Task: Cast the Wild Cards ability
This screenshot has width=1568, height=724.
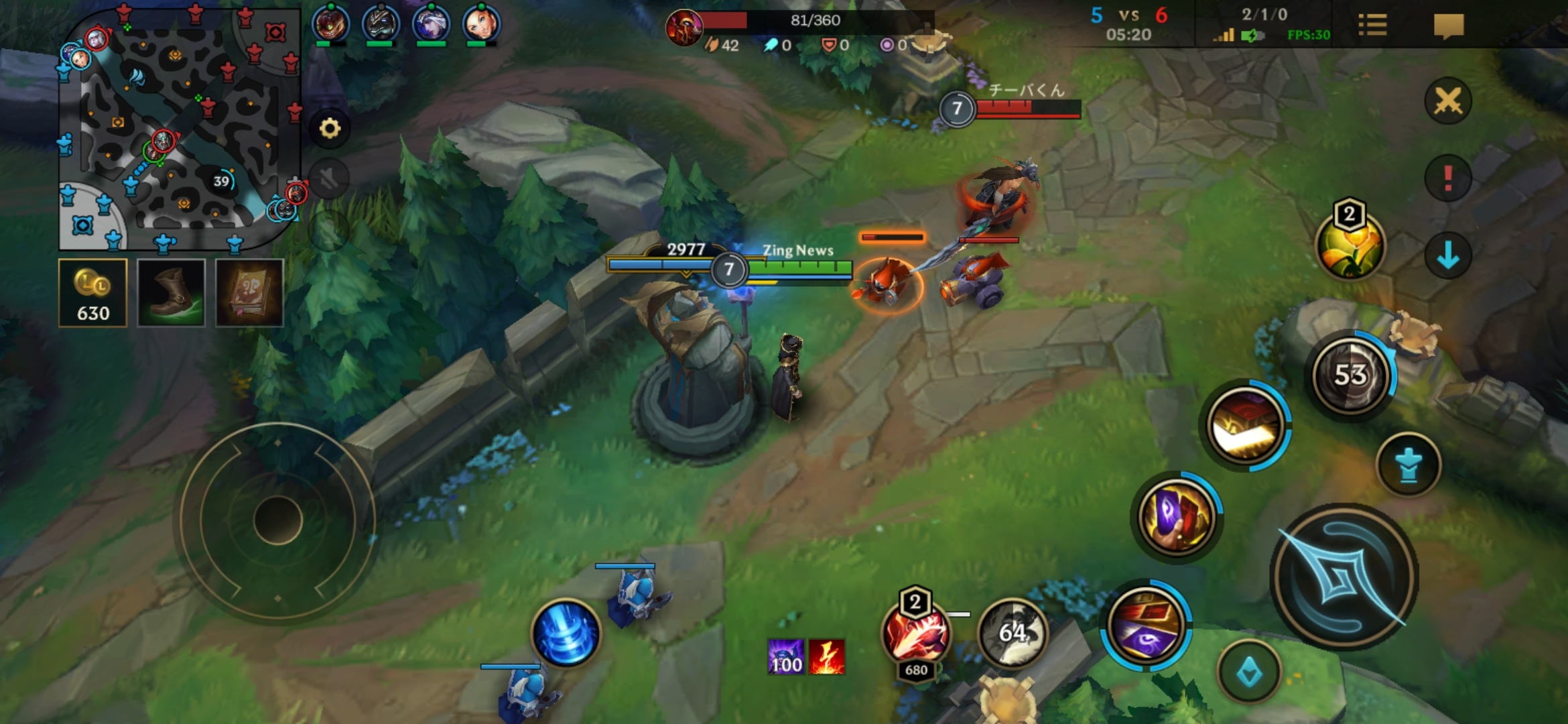Action: (x=1146, y=625)
